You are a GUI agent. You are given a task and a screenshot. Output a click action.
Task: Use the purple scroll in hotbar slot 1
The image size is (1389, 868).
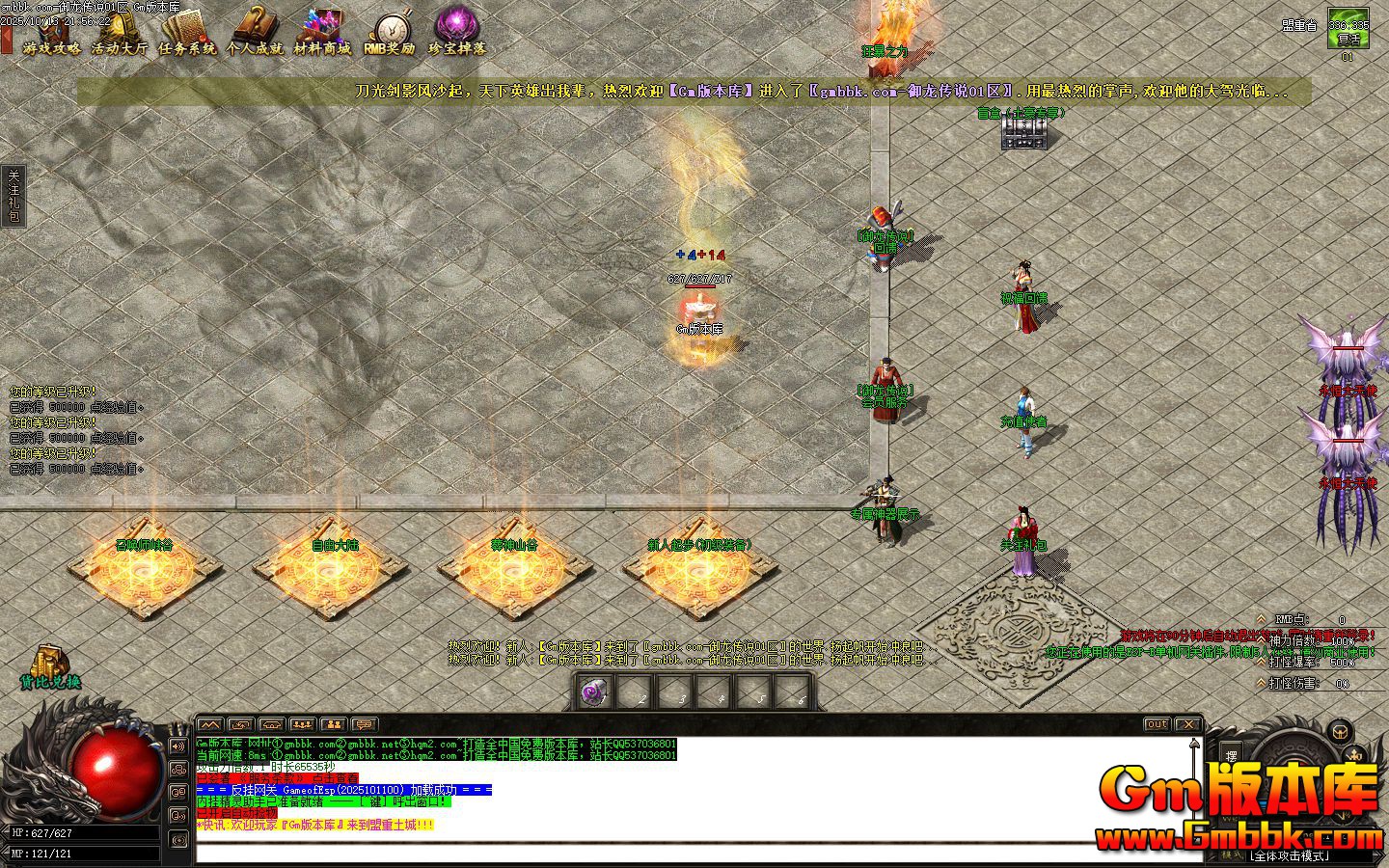(595, 691)
